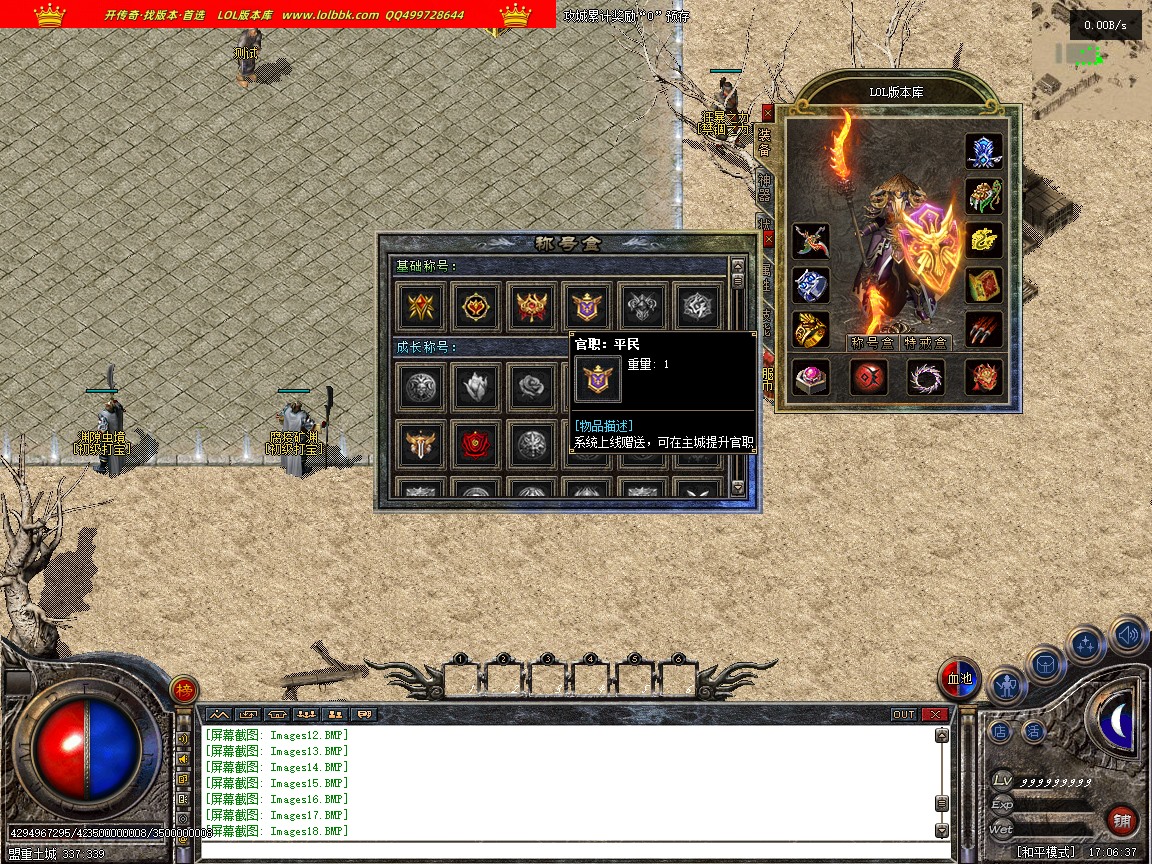This screenshot has height=864, width=1152.
Task: Choose the purple shield title badge
Action: [x=584, y=307]
